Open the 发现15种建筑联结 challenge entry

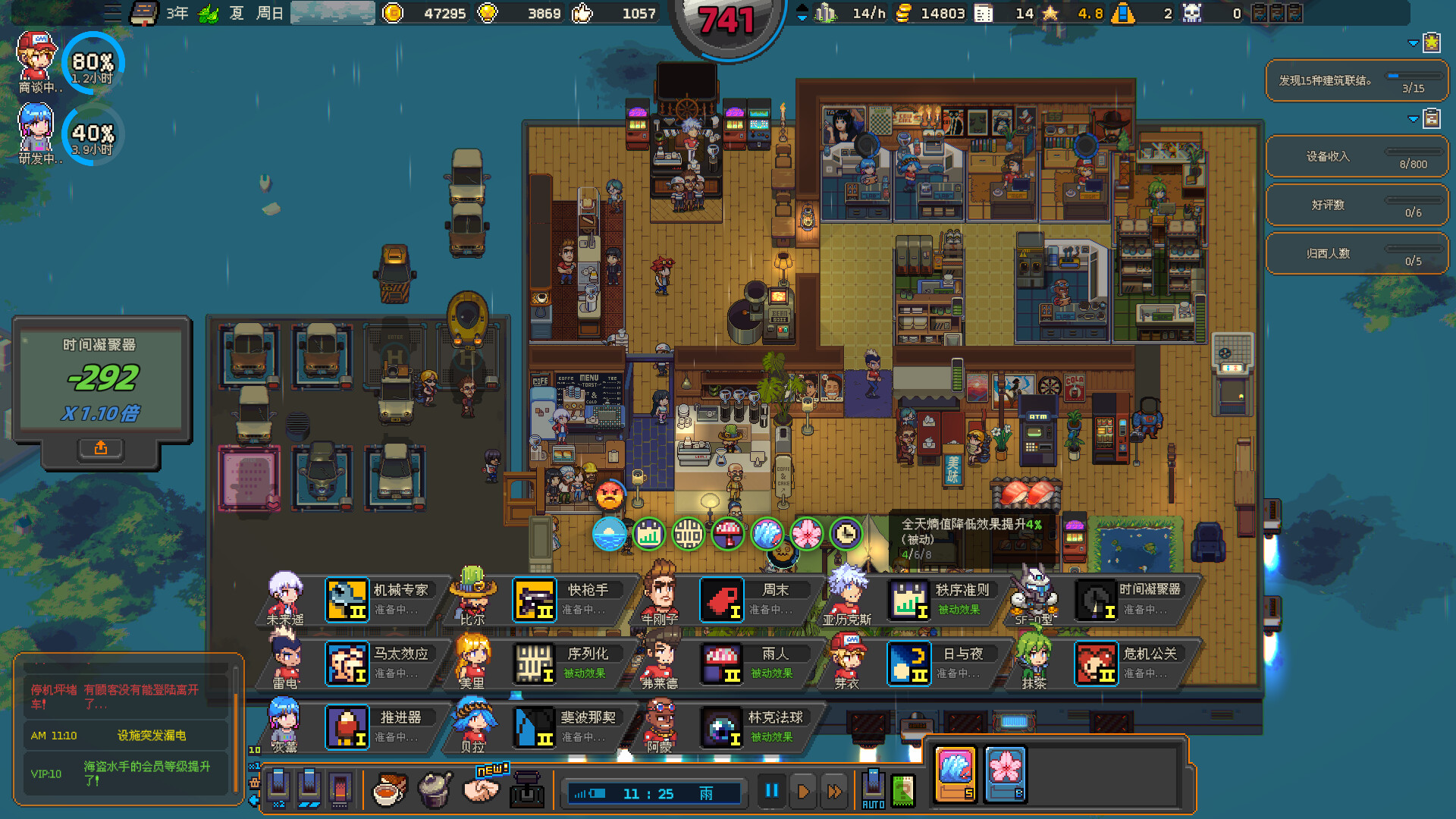pos(1357,80)
